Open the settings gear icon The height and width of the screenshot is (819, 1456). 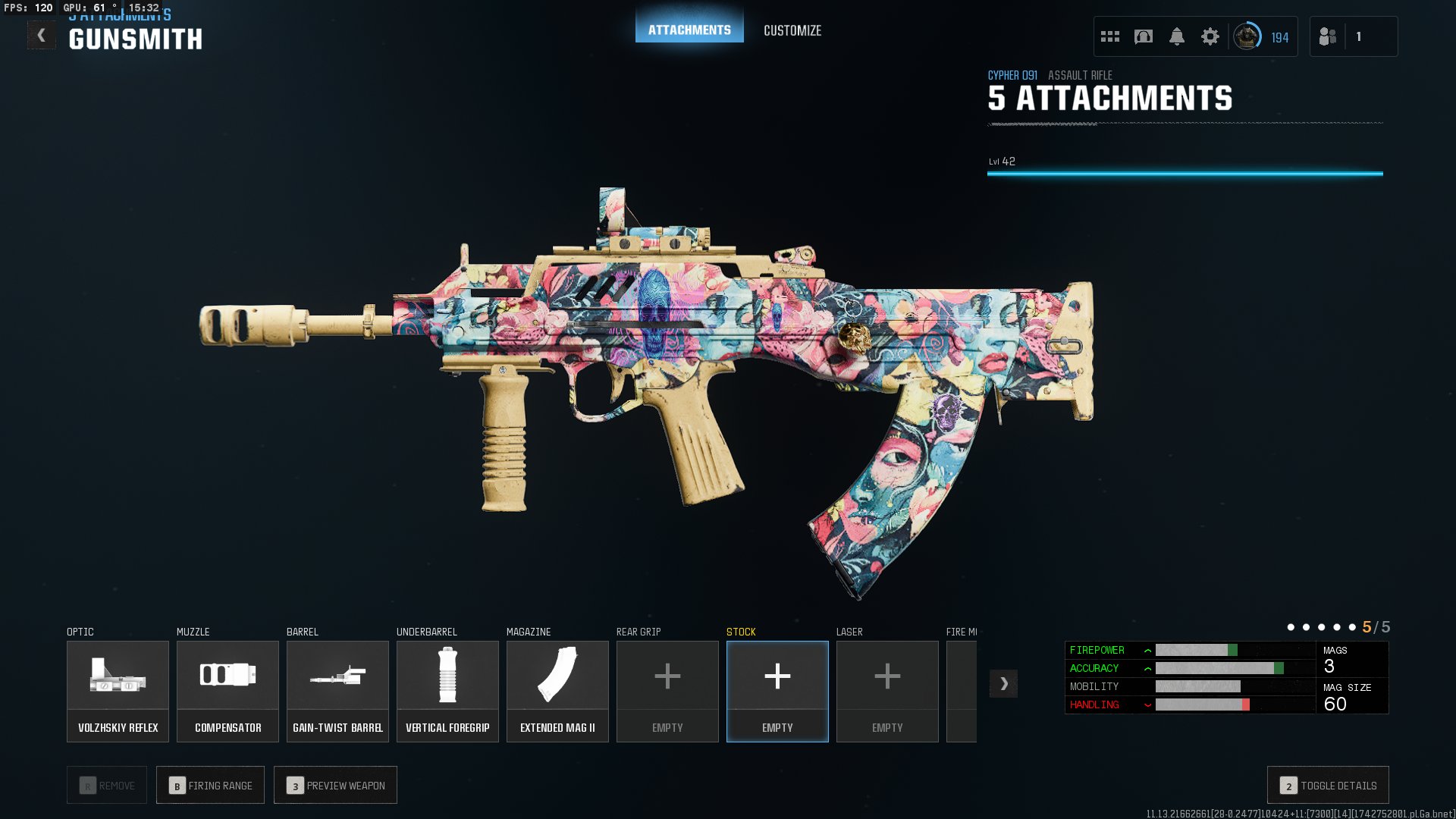1211,35
